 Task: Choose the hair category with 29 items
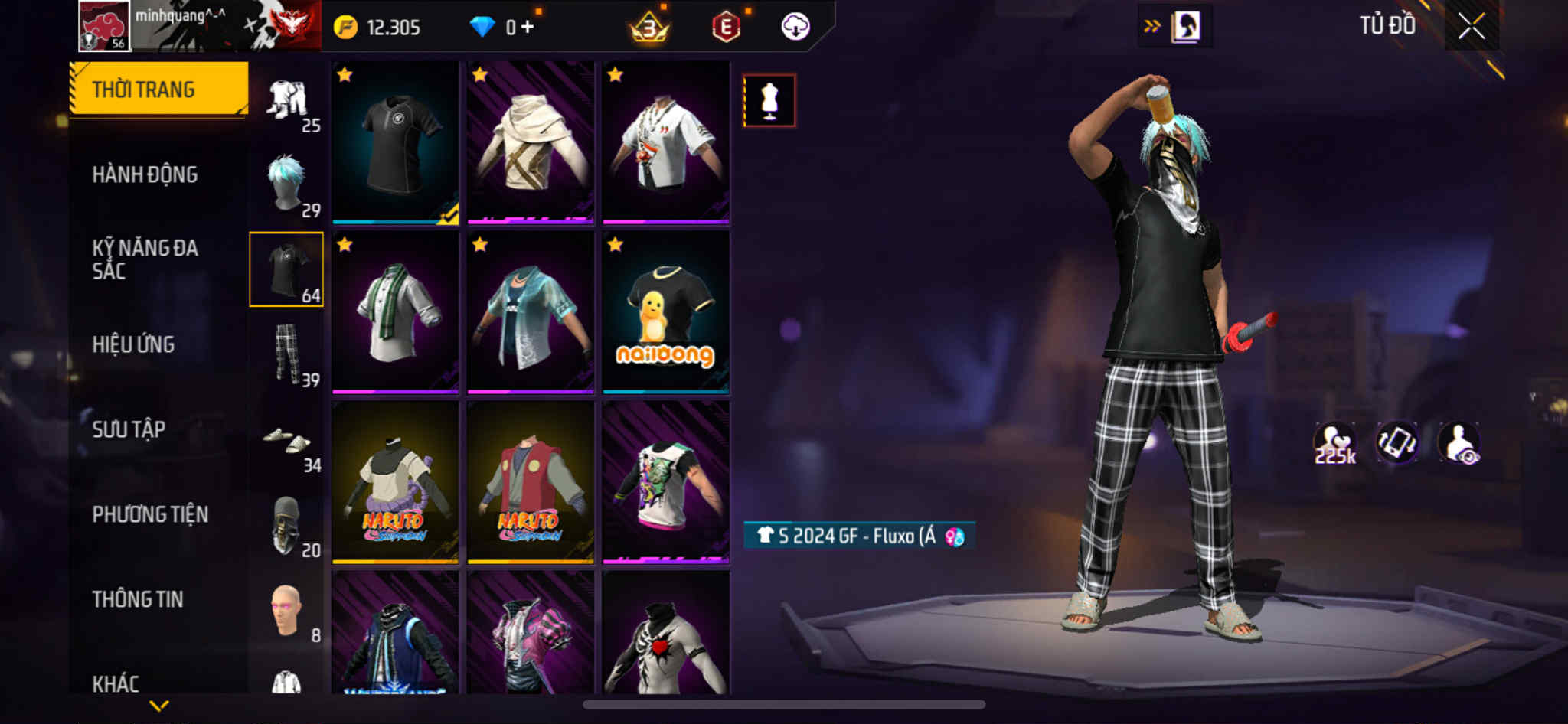point(287,184)
